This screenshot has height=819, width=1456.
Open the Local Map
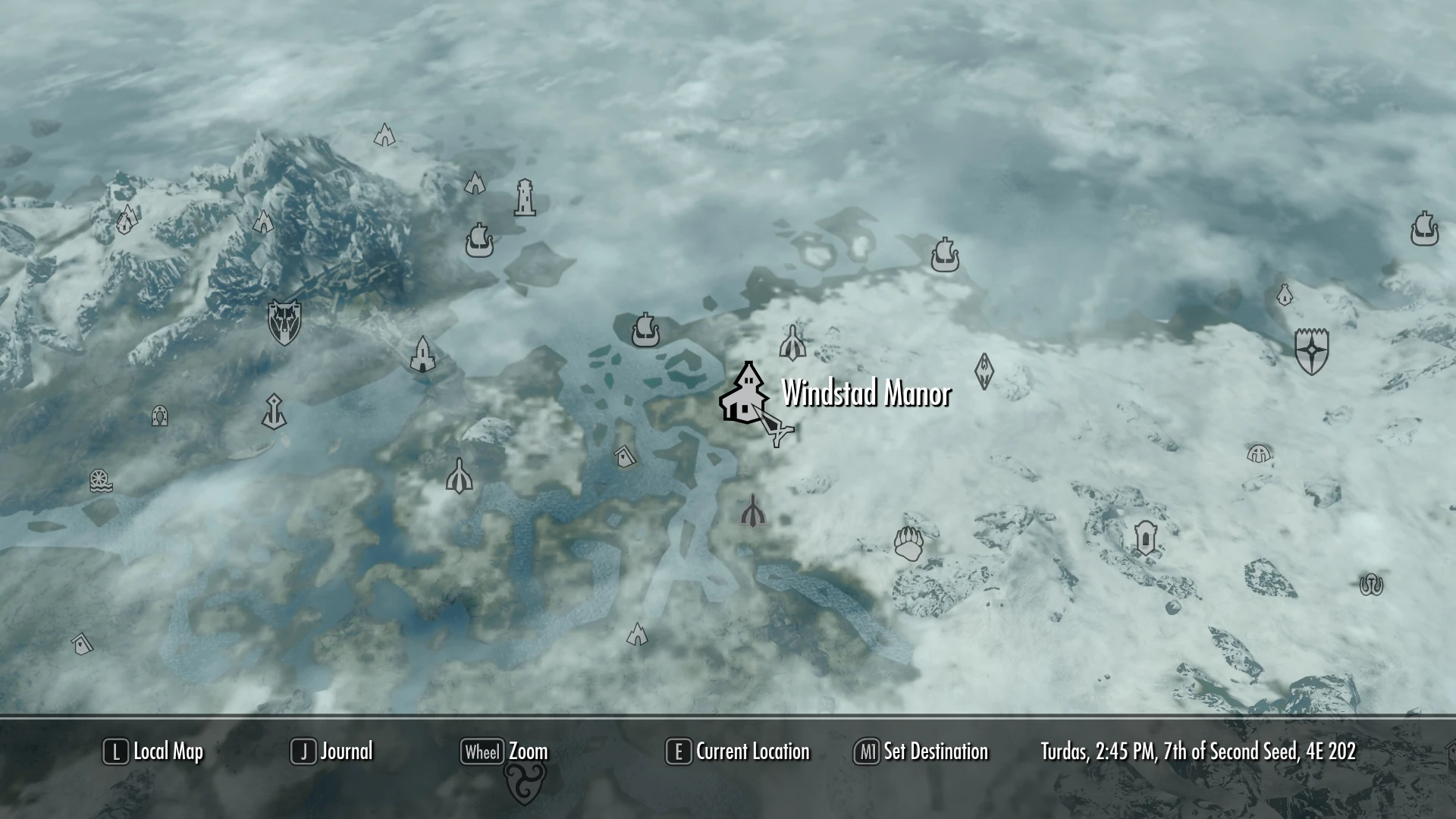tap(152, 752)
